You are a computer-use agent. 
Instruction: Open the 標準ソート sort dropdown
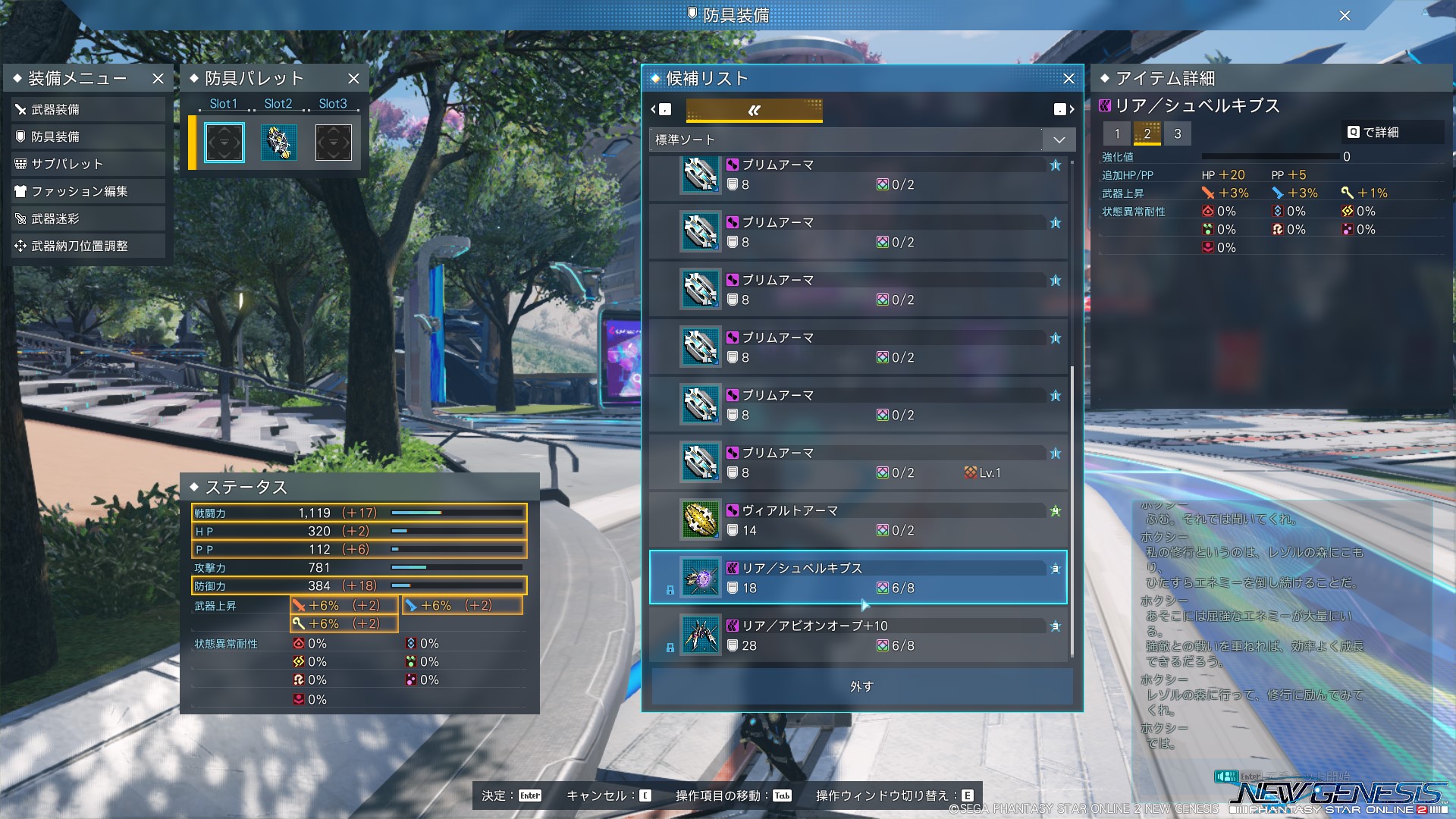[x=859, y=140]
